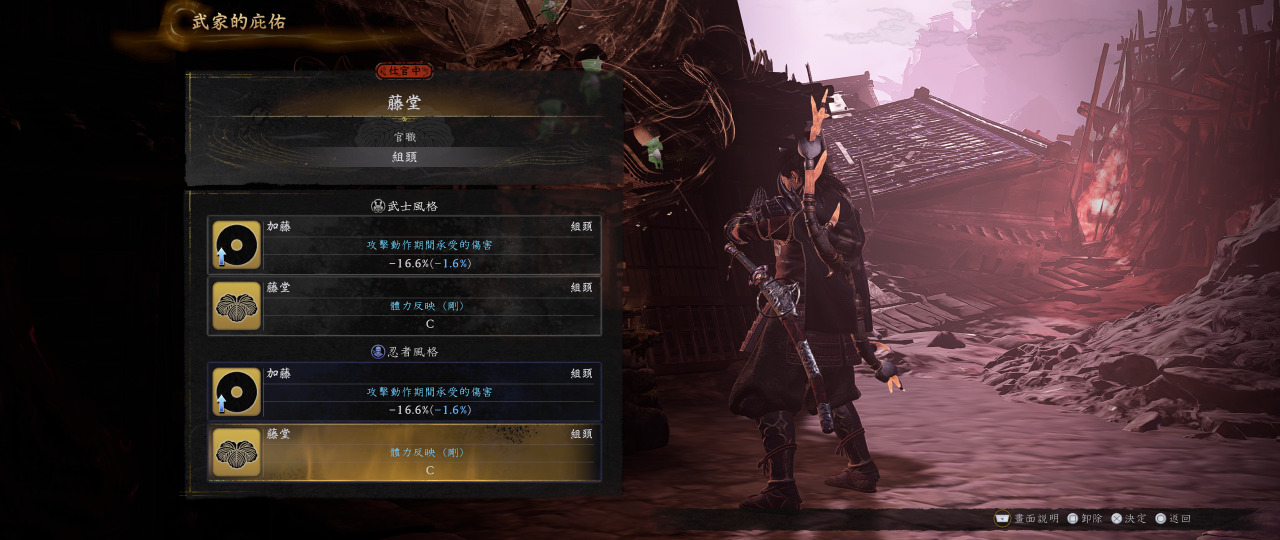Select the 加藤 blessing under 忍者風格

click(x=405, y=391)
